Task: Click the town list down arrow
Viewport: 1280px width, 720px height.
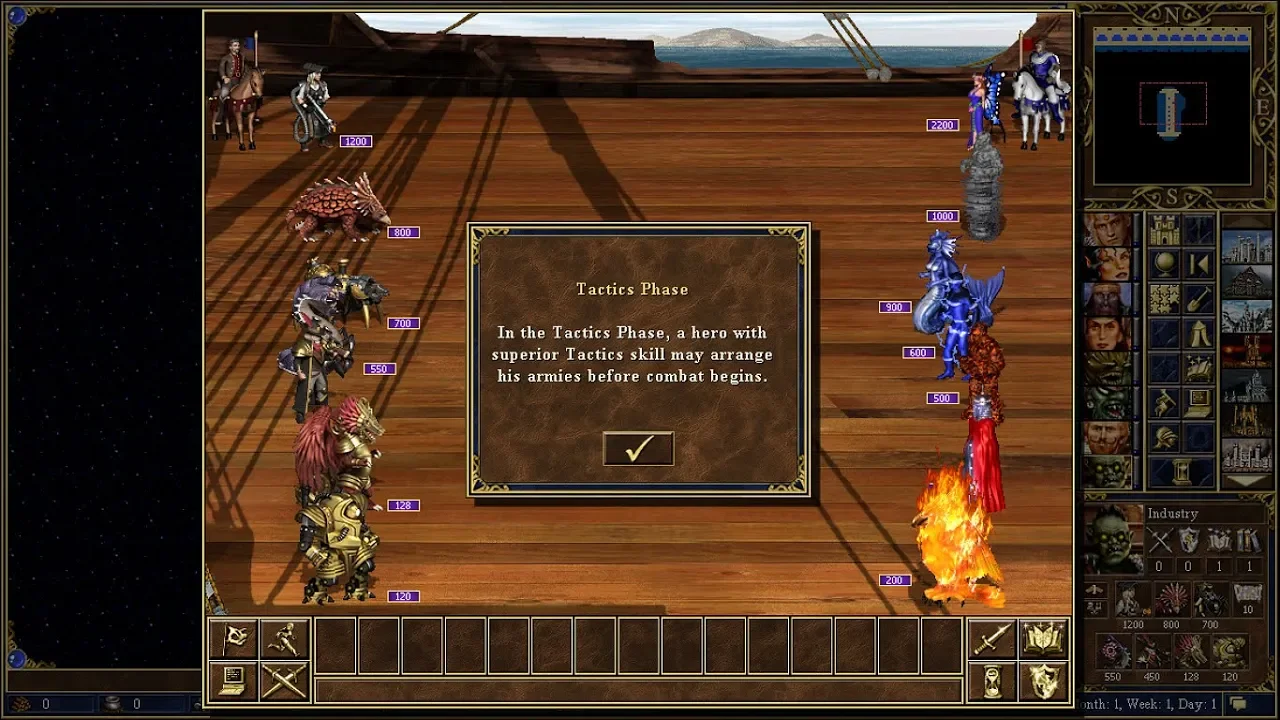Action: pyautogui.click(x=1247, y=481)
